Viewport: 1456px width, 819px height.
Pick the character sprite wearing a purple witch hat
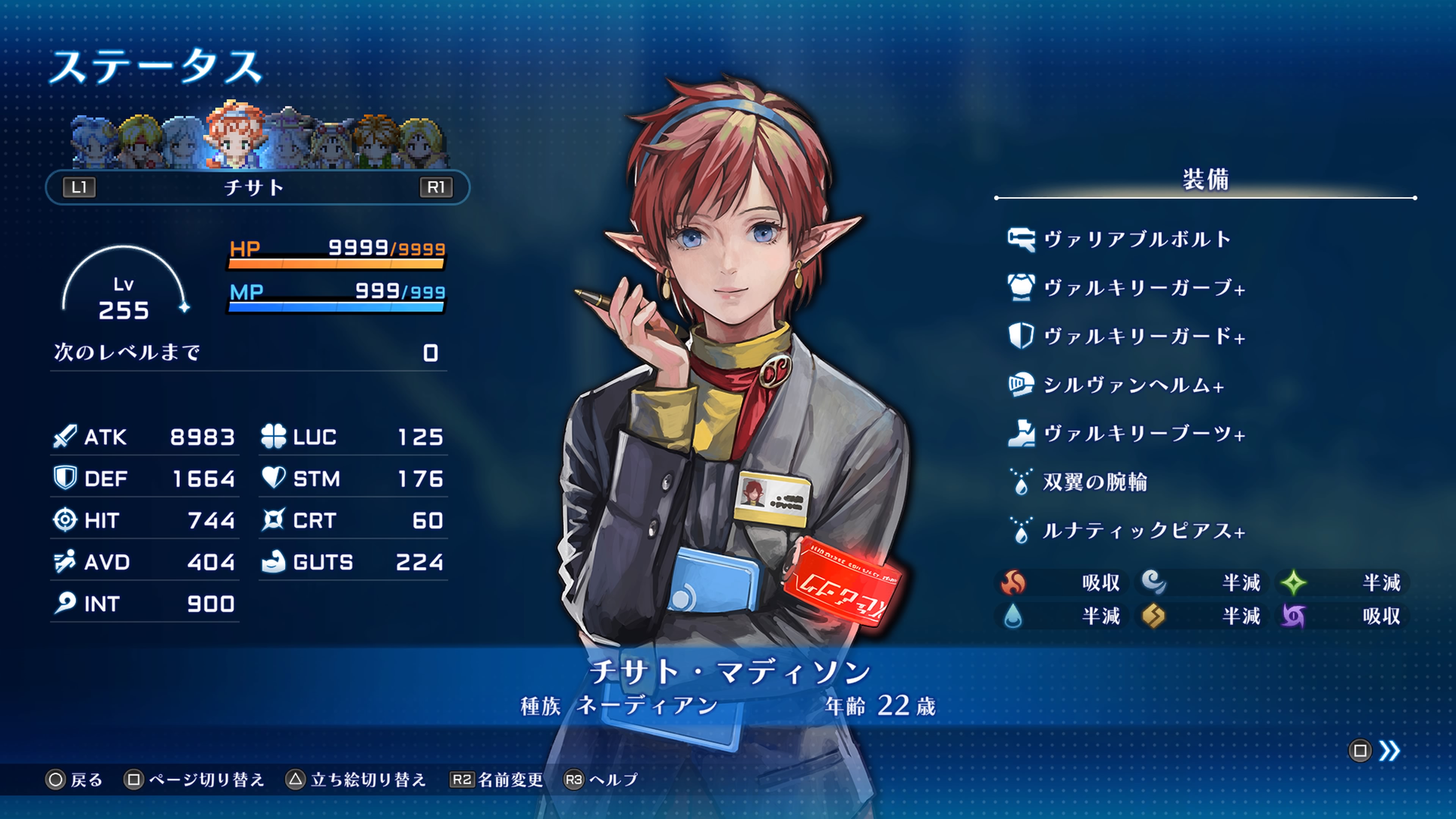[x=288, y=138]
